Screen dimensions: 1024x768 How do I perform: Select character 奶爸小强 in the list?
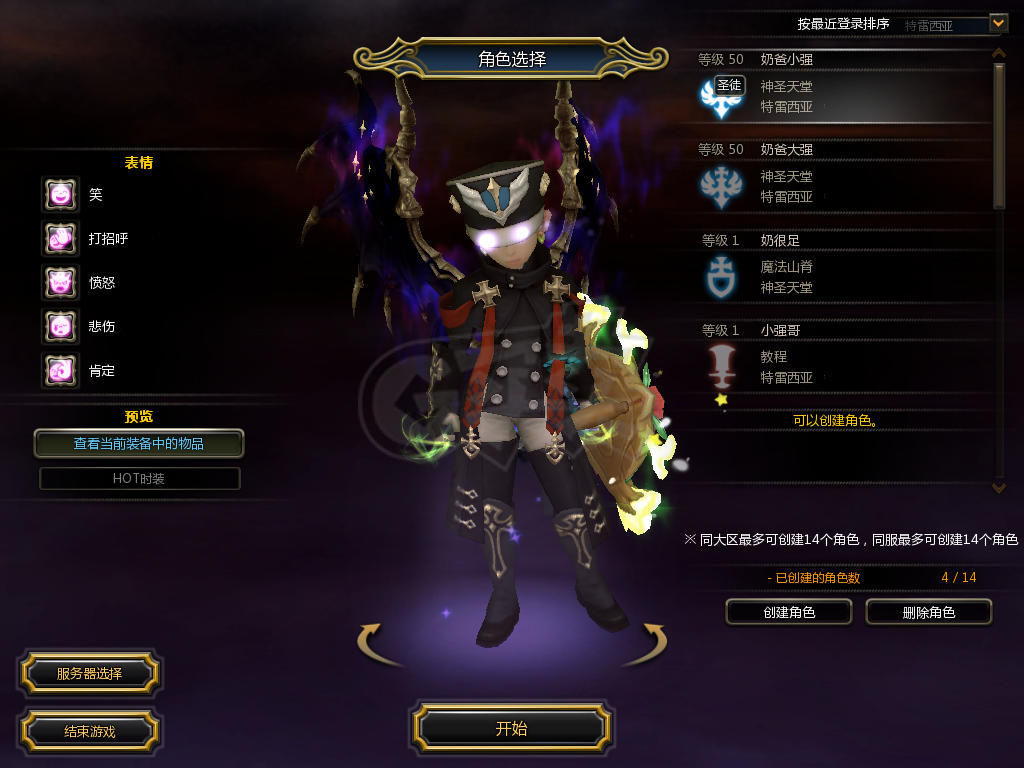[x=840, y=87]
